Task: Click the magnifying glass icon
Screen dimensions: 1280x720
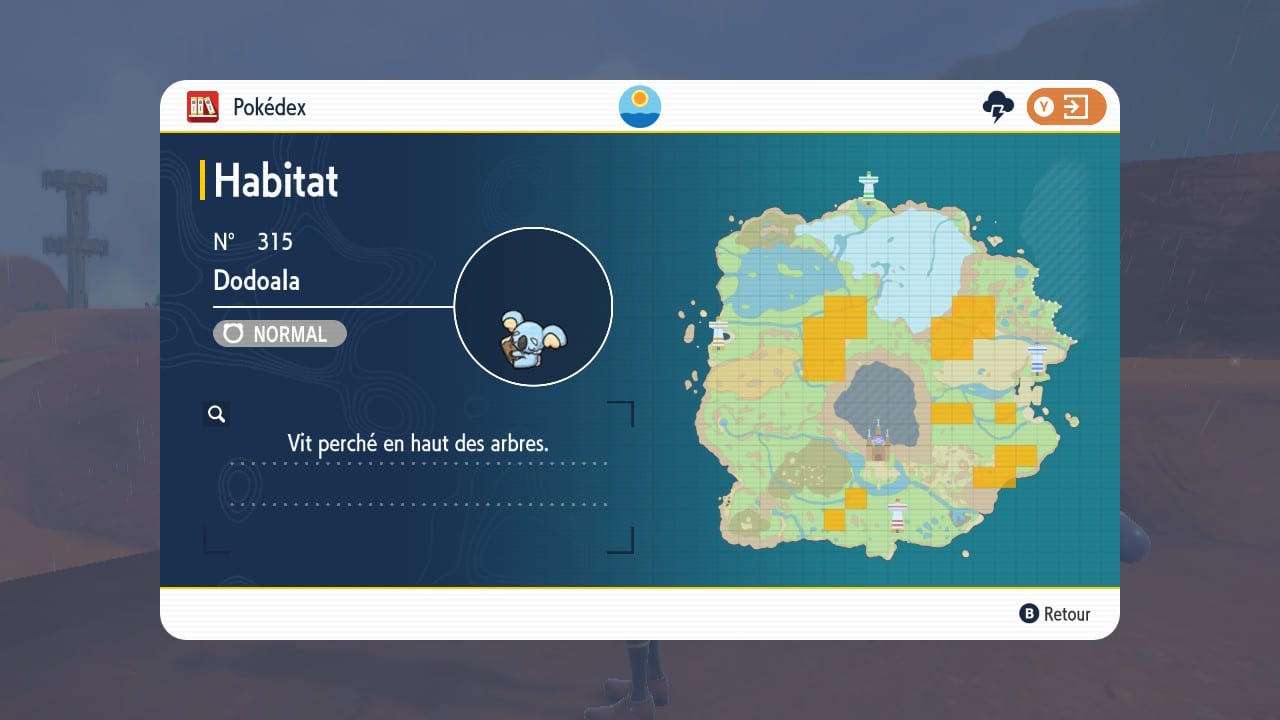Action: tap(216, 414)
